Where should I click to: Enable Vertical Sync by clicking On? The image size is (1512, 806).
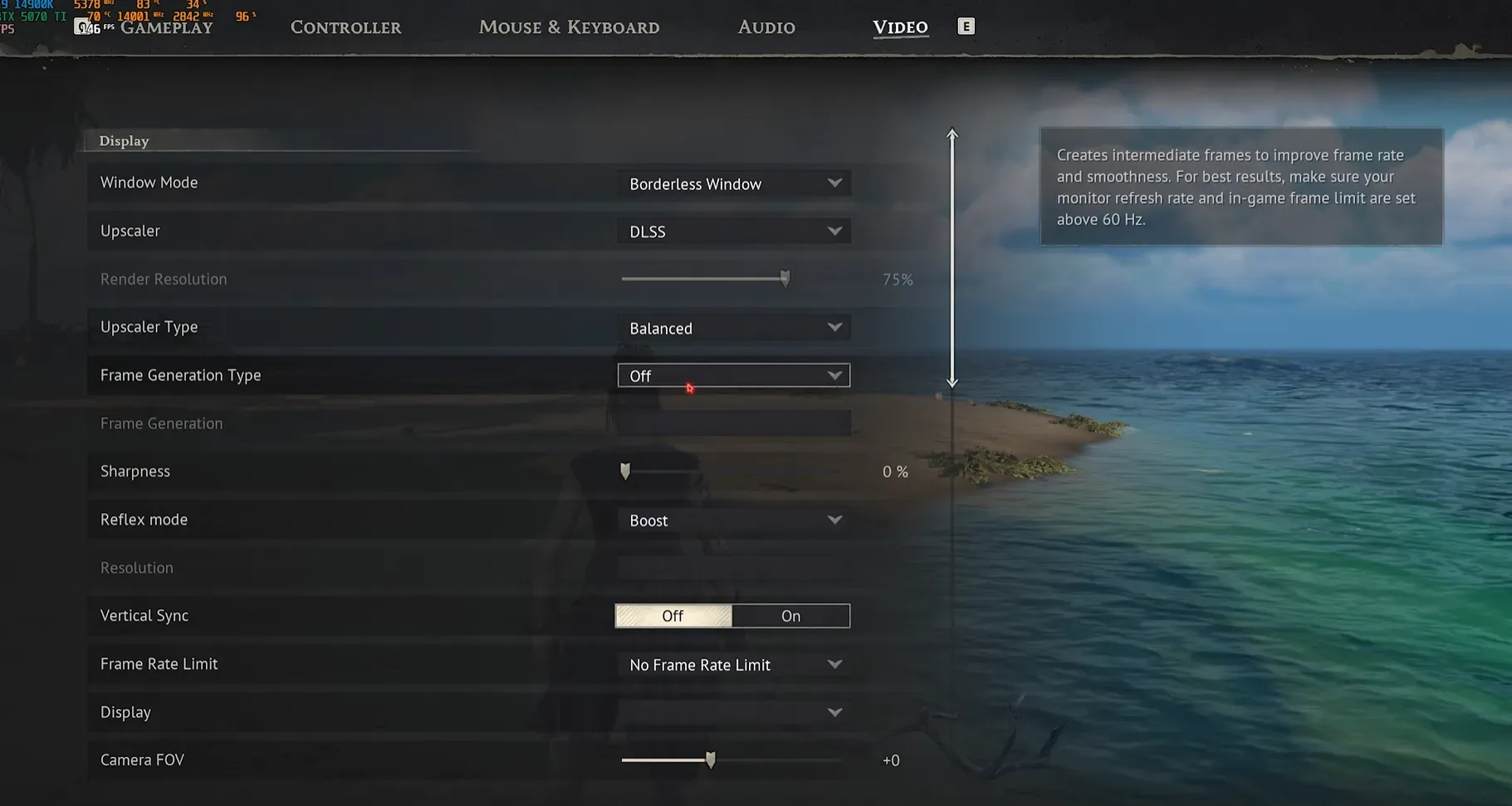(790, 615)
